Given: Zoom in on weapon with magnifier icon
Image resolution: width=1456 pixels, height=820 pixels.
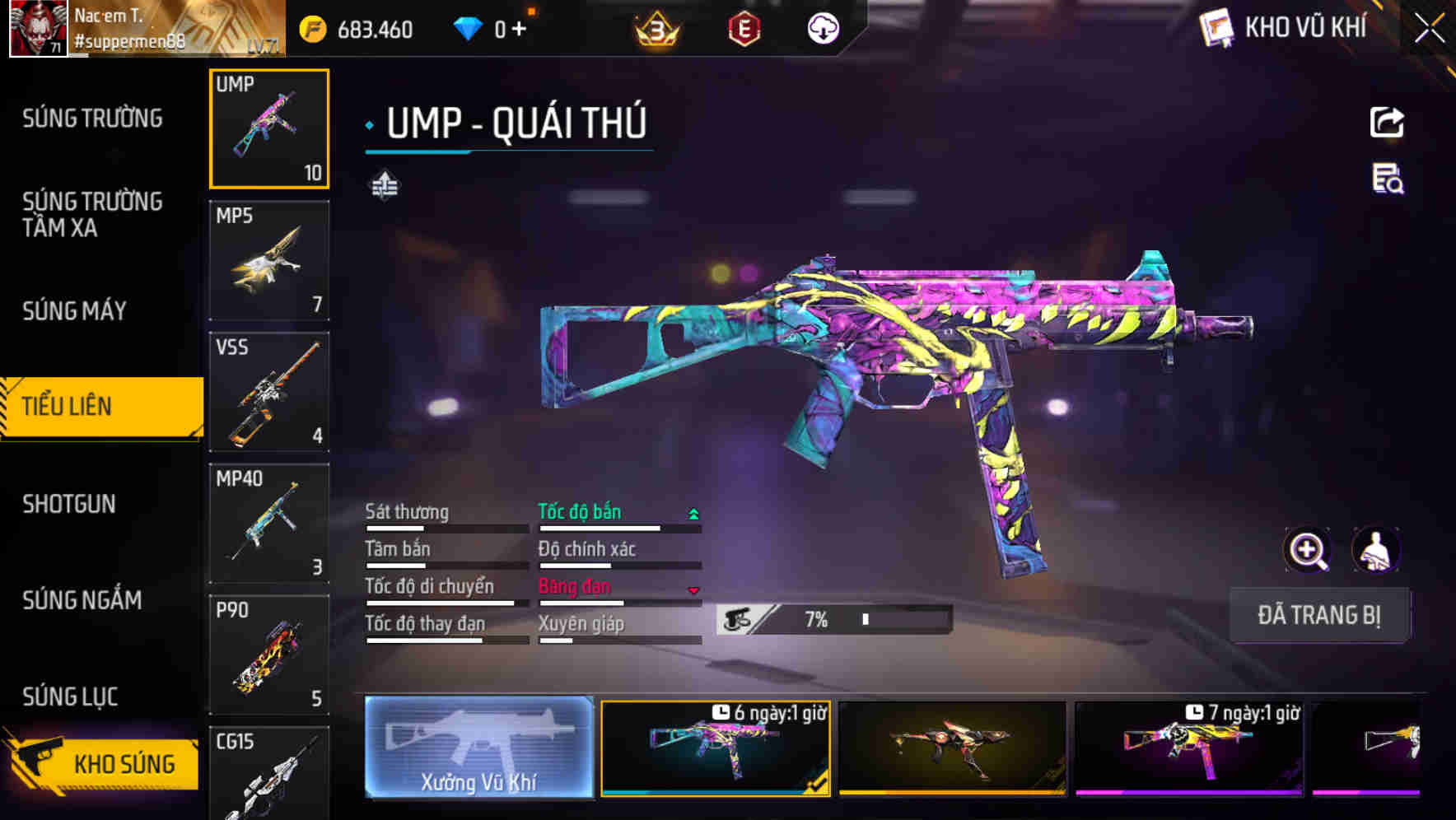Looking at the screenshot, I should click(1307, 550).
